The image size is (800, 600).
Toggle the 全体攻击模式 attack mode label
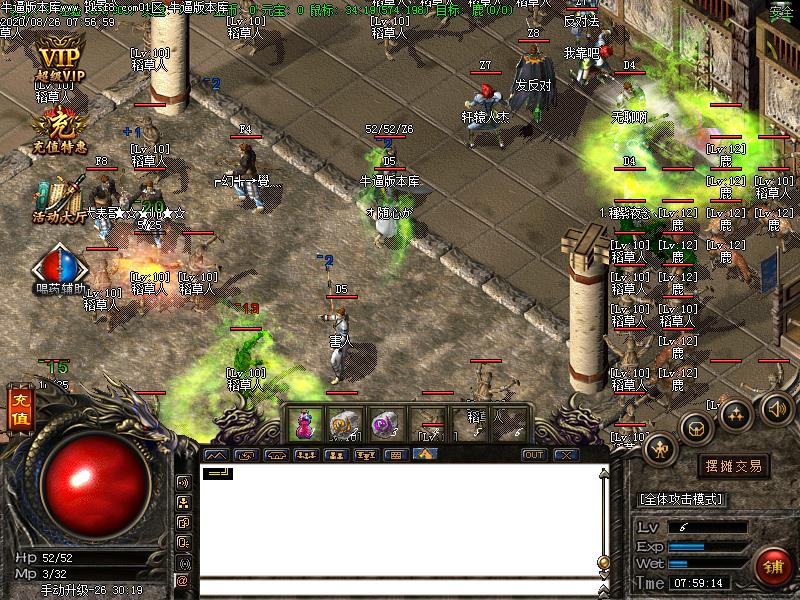point(688,498)
